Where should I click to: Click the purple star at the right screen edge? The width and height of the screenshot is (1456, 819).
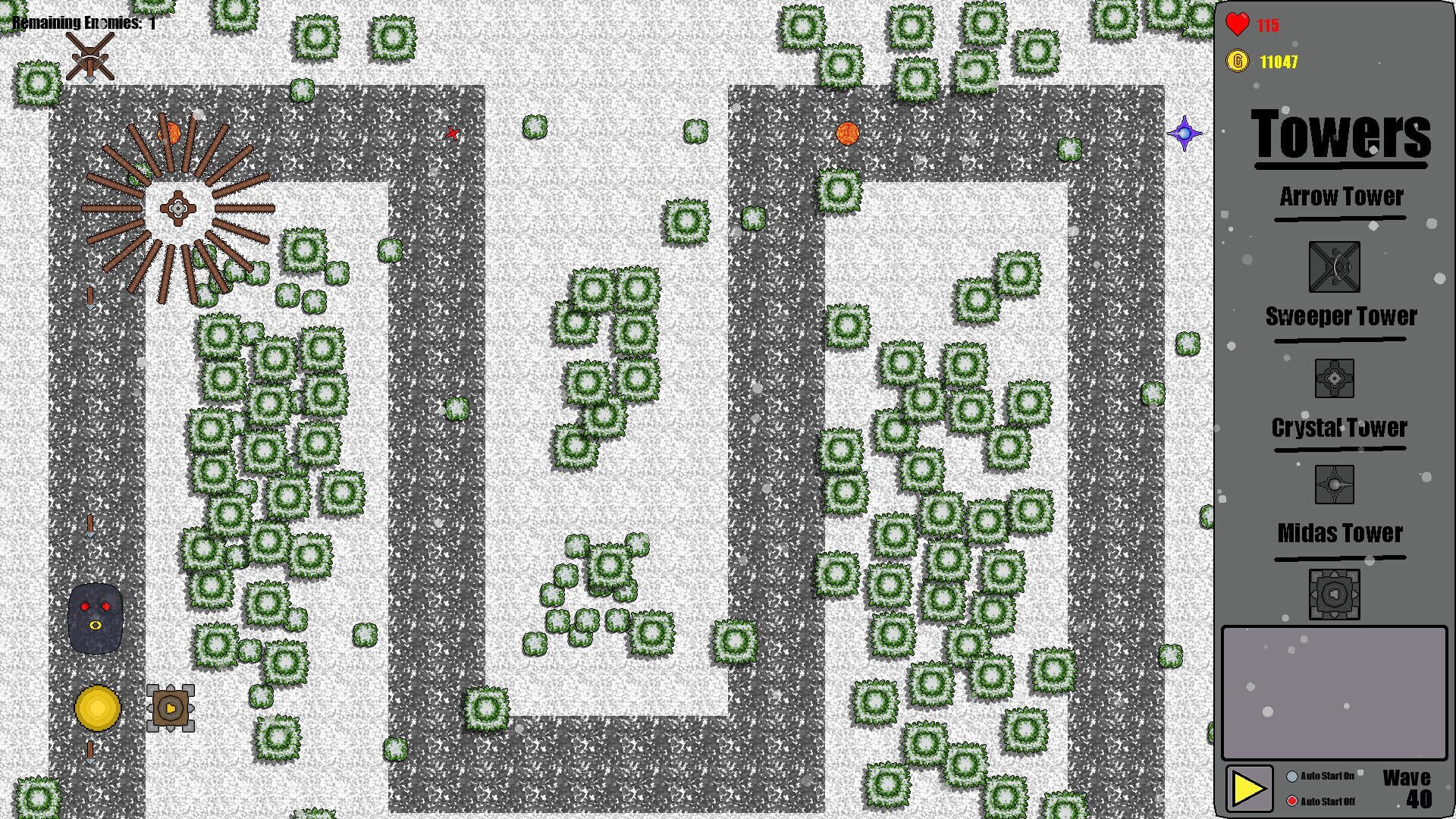[x=1185, y=133]
